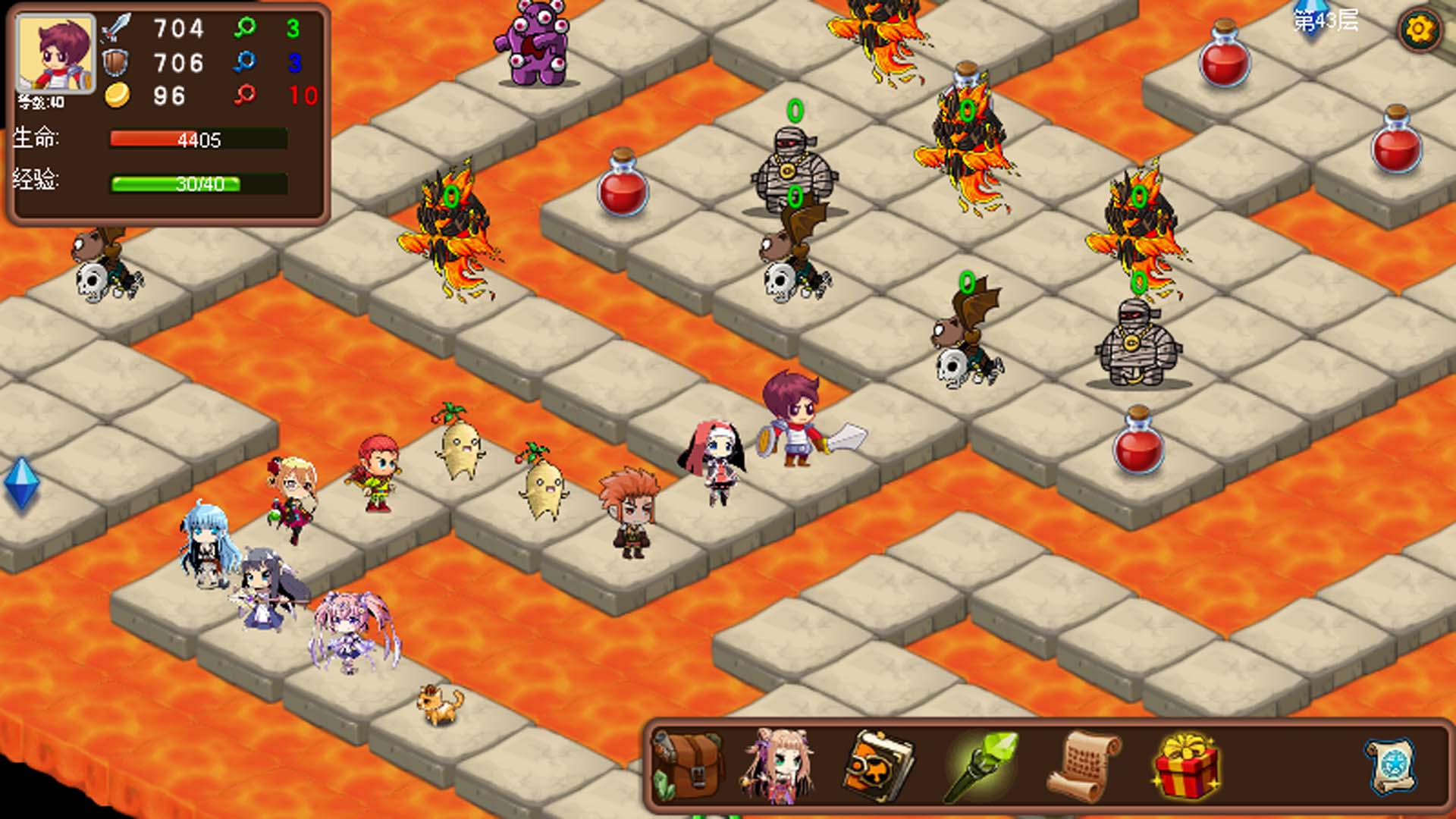Screen dimensions: 1456x819
Task: Use the green crystal staff
Action: (981, 766)
